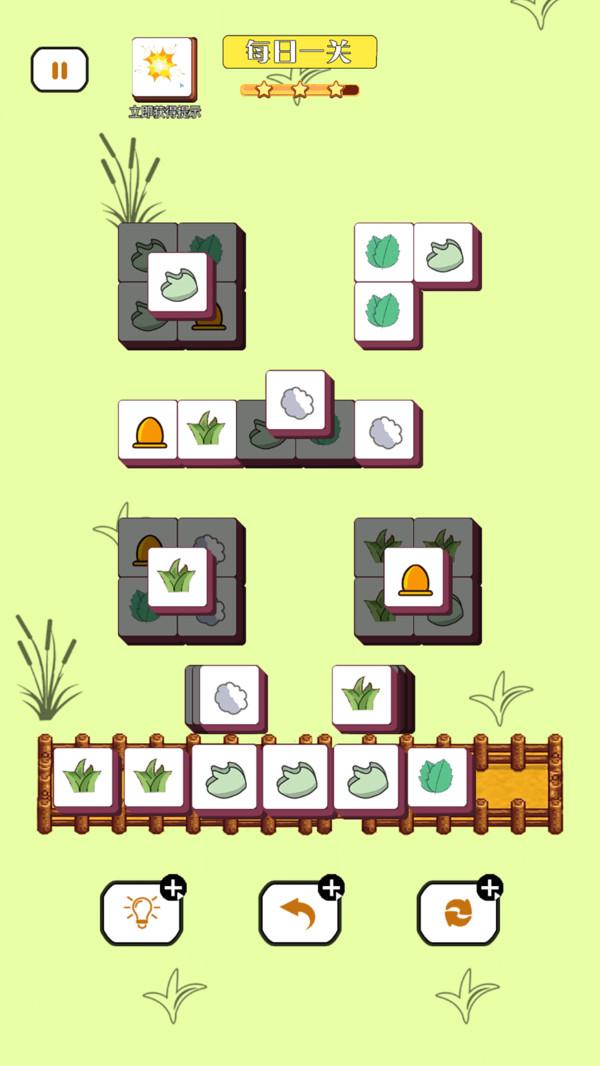Select the leaf tile beside the green stone tile
Screen dimensions: 600x1066
point(383,252)
